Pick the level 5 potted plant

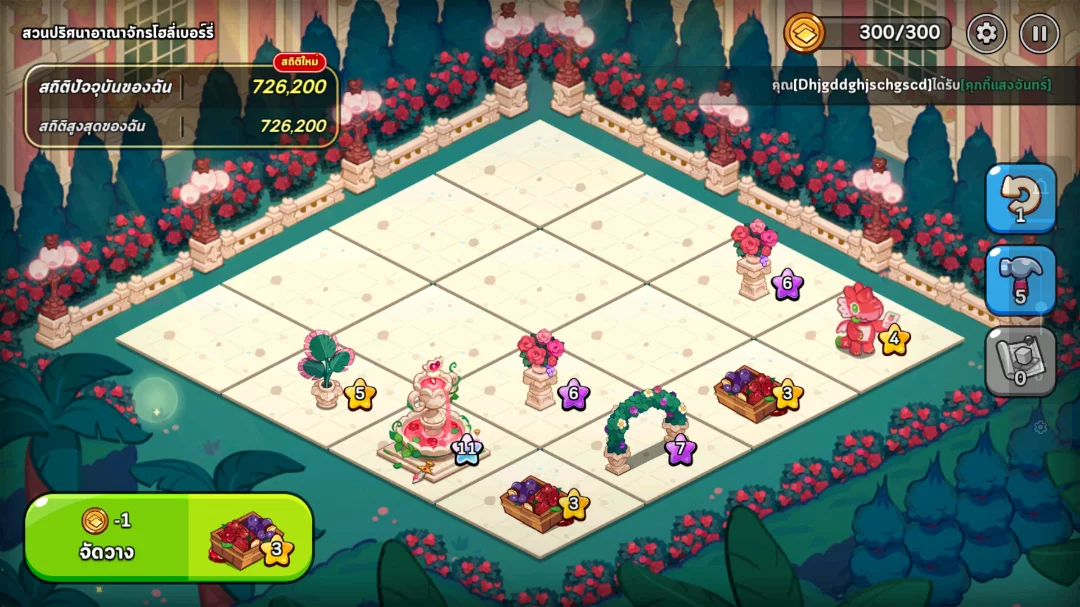327,370
